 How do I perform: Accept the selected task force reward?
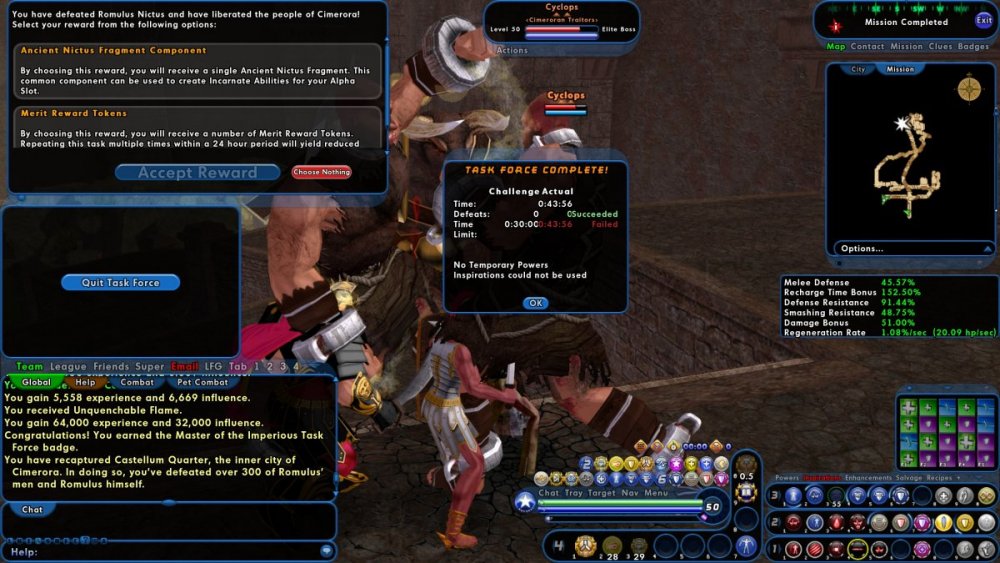coord(197,173)
